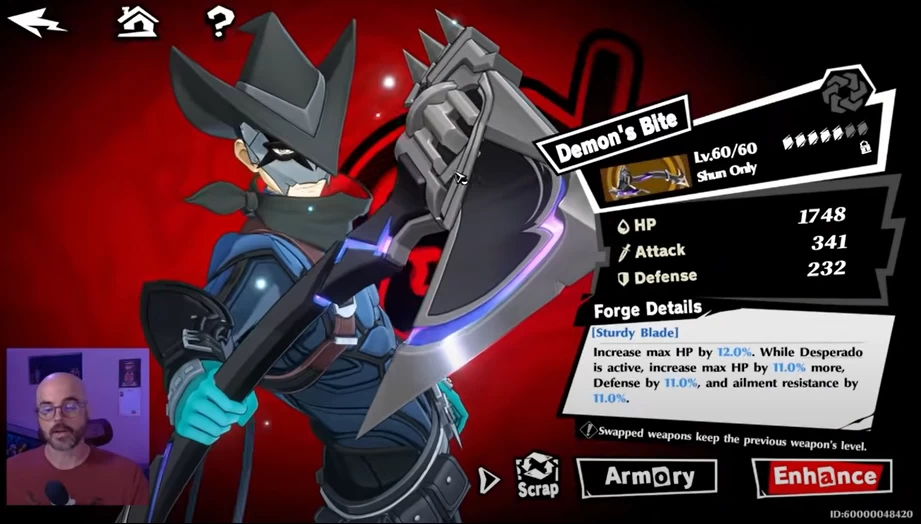Viewport: 921px width, 524px height.
Task: Toggle the weapon lock icon
Action: (865, 147)
